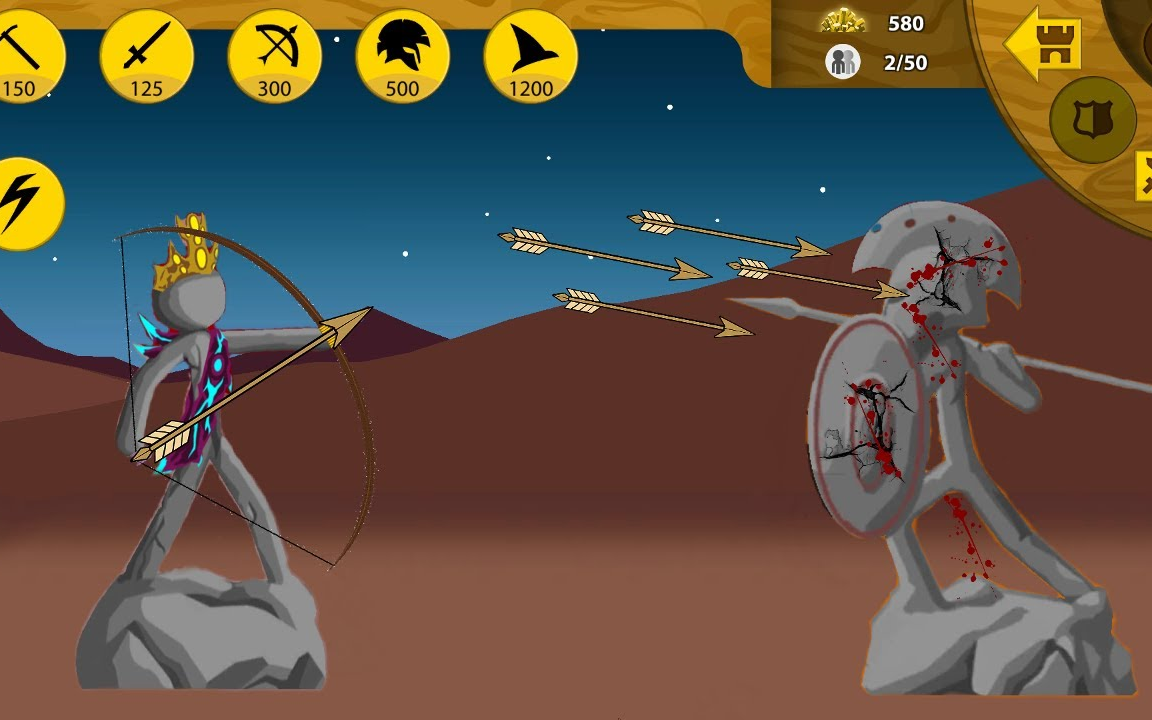Viewport: 1152px width, 720px height.
Task: Recruit the bow archer for 300
Action: click(x=274, y=56)
